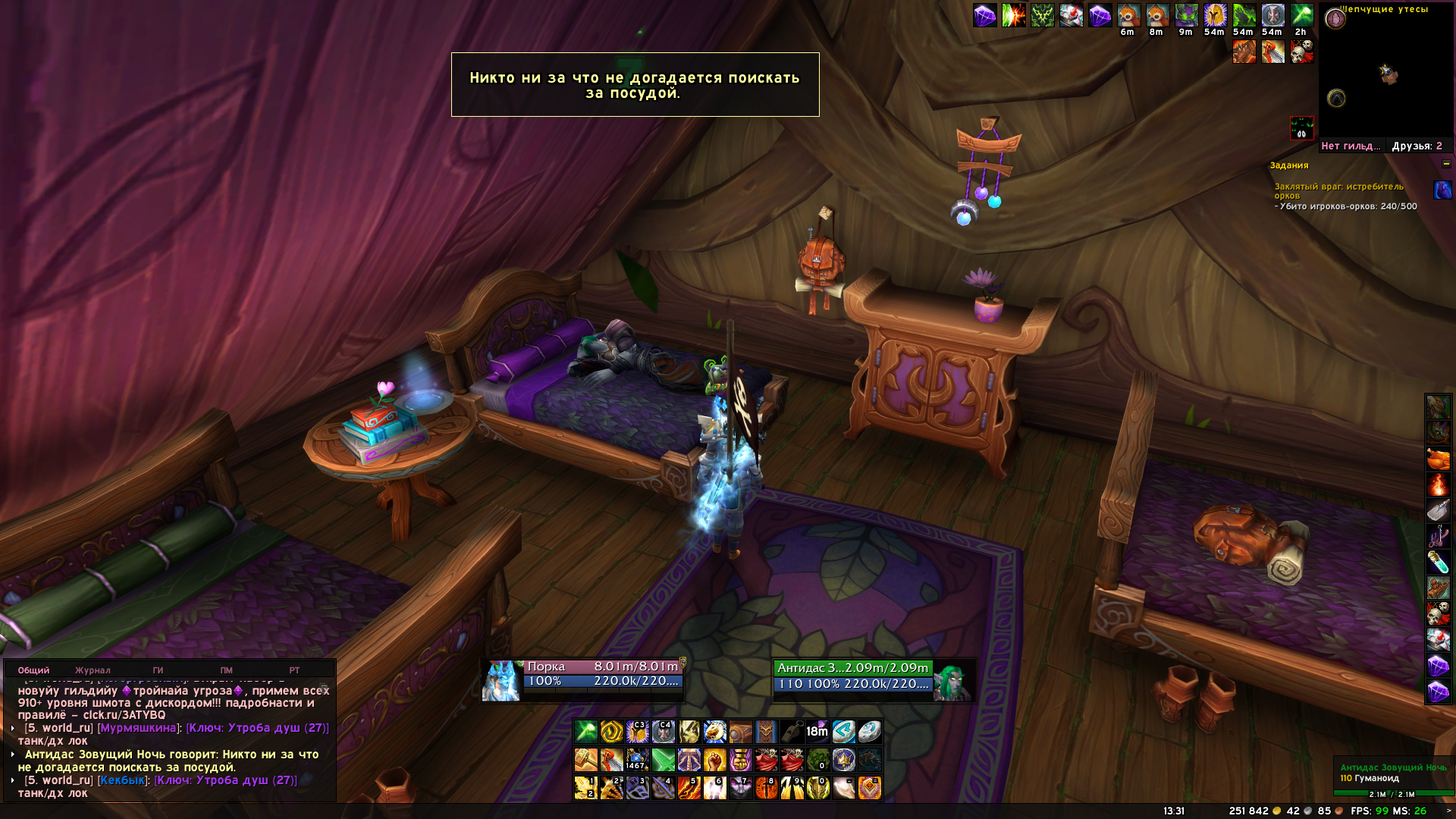Use the green crossed swords ability
This screenshot has width=1456, height=819.
(663, 760)
